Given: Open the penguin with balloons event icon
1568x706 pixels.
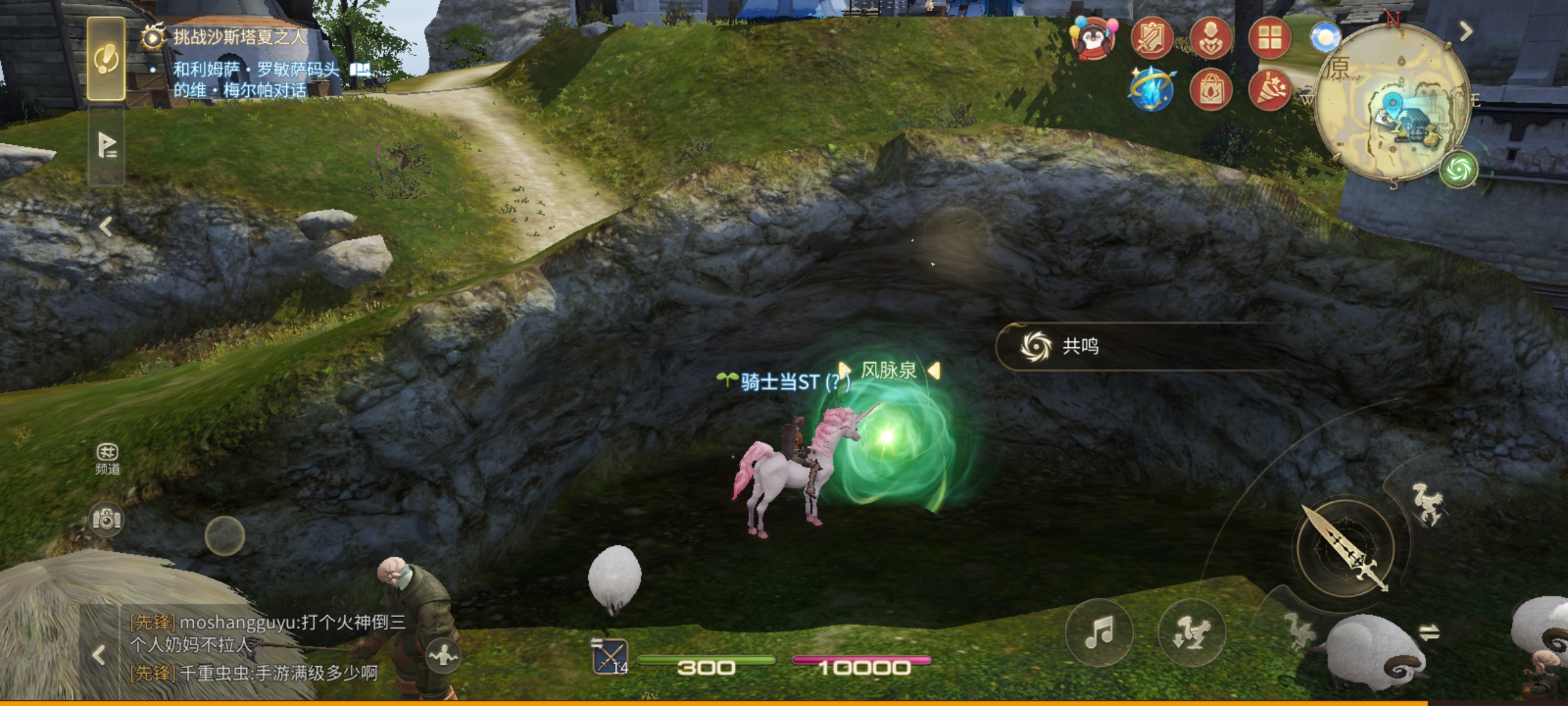Looking at the screenshot, I should tap(1093, 38).
